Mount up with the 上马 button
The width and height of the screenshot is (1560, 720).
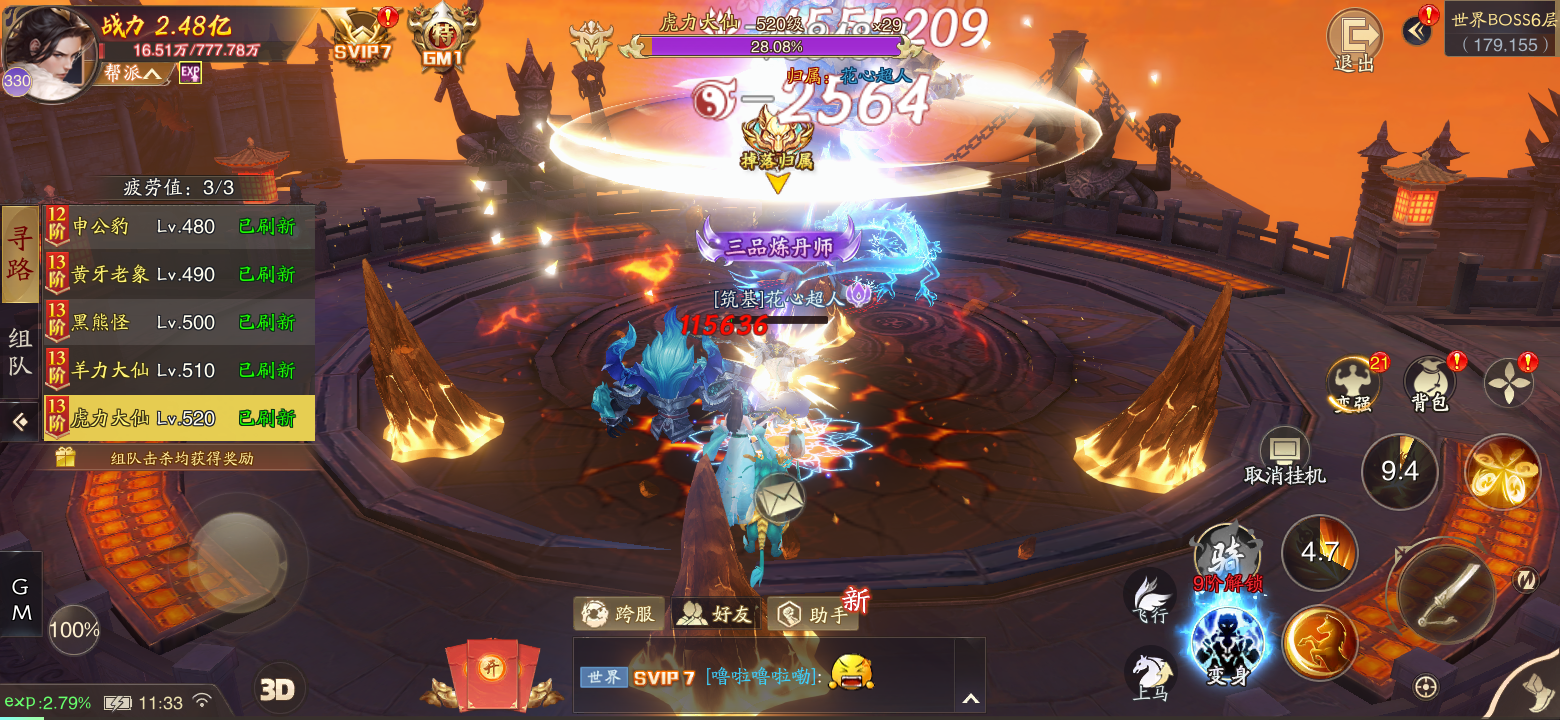tap(1149, 674)
